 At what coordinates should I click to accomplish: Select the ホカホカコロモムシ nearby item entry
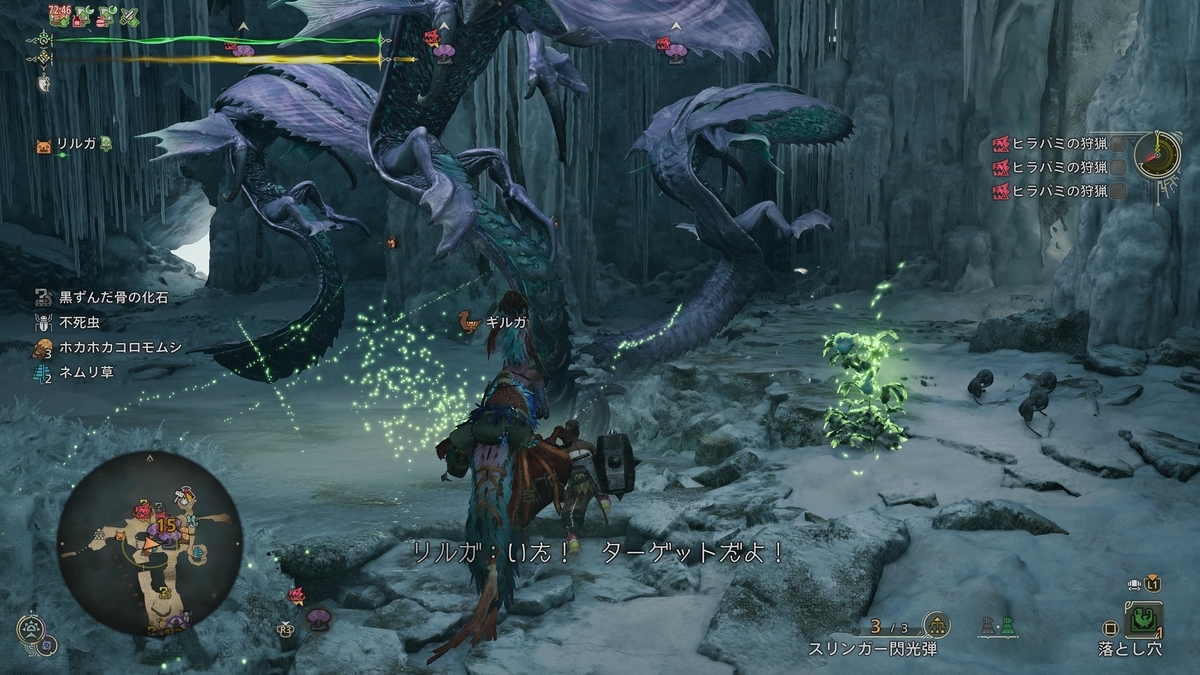pos(106,349)
